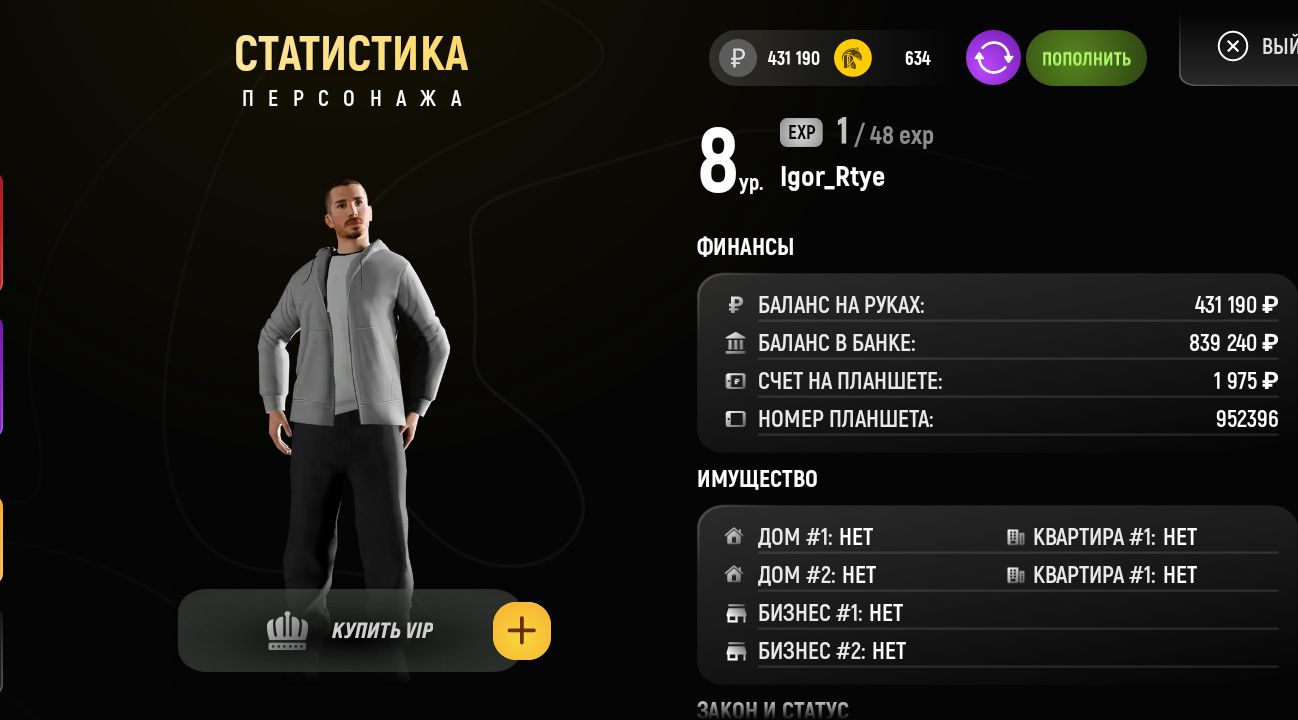Click the gold horse coin icon
The image size is (1298, 720).
pyautogui.click(x=853, y=58)
